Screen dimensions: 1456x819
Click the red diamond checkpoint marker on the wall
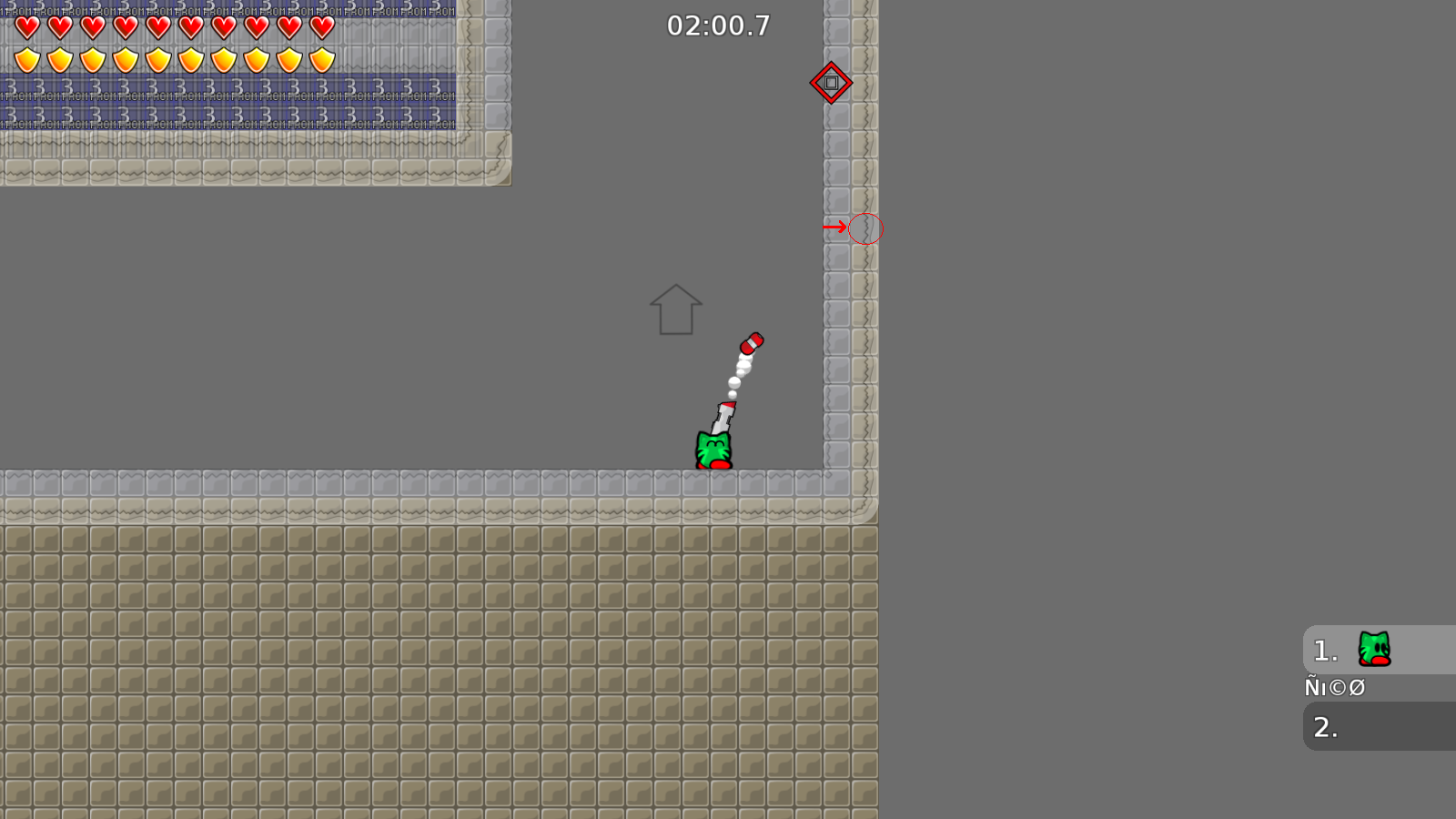[x=832, y=83]
